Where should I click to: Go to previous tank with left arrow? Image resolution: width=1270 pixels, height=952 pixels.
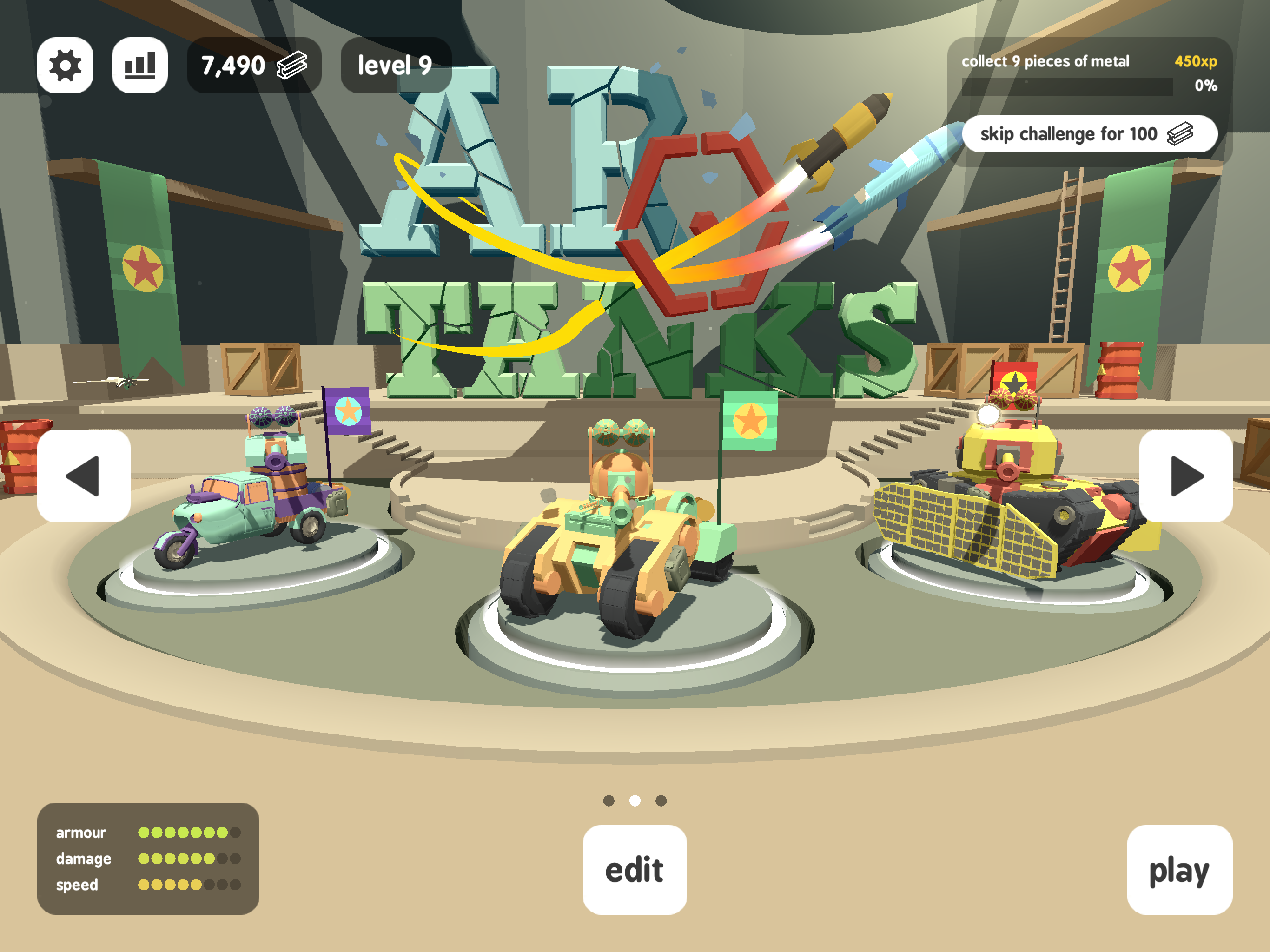[x=84, y=476]
